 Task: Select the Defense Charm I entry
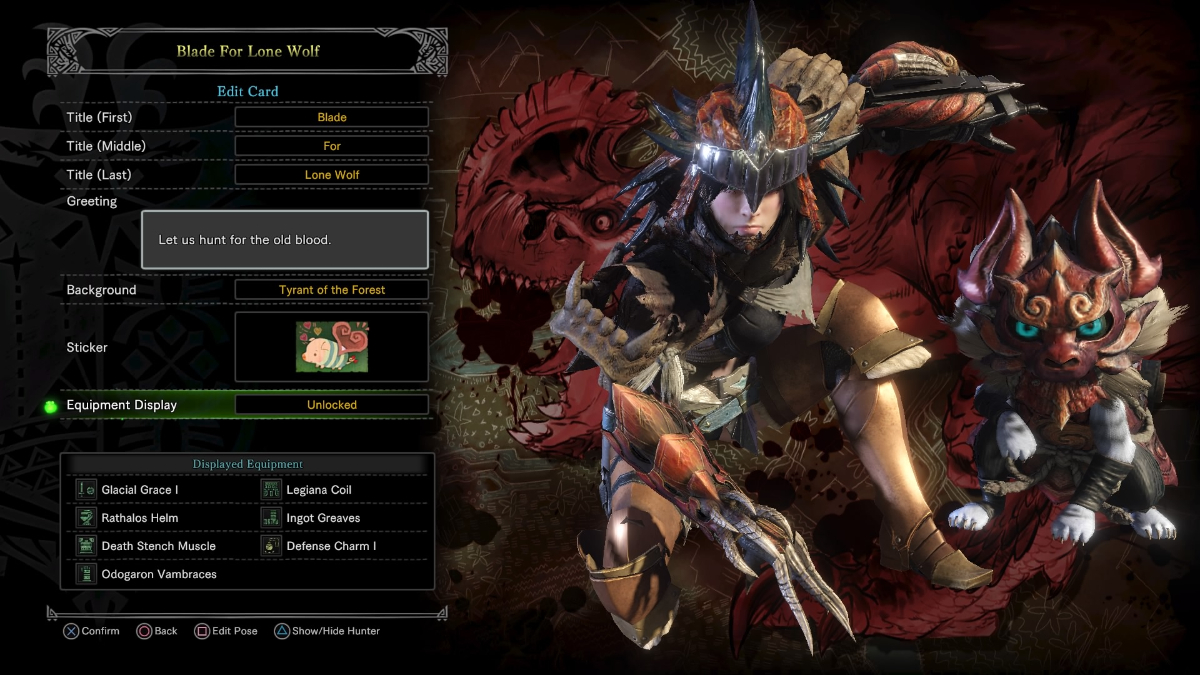pos(330,546)
